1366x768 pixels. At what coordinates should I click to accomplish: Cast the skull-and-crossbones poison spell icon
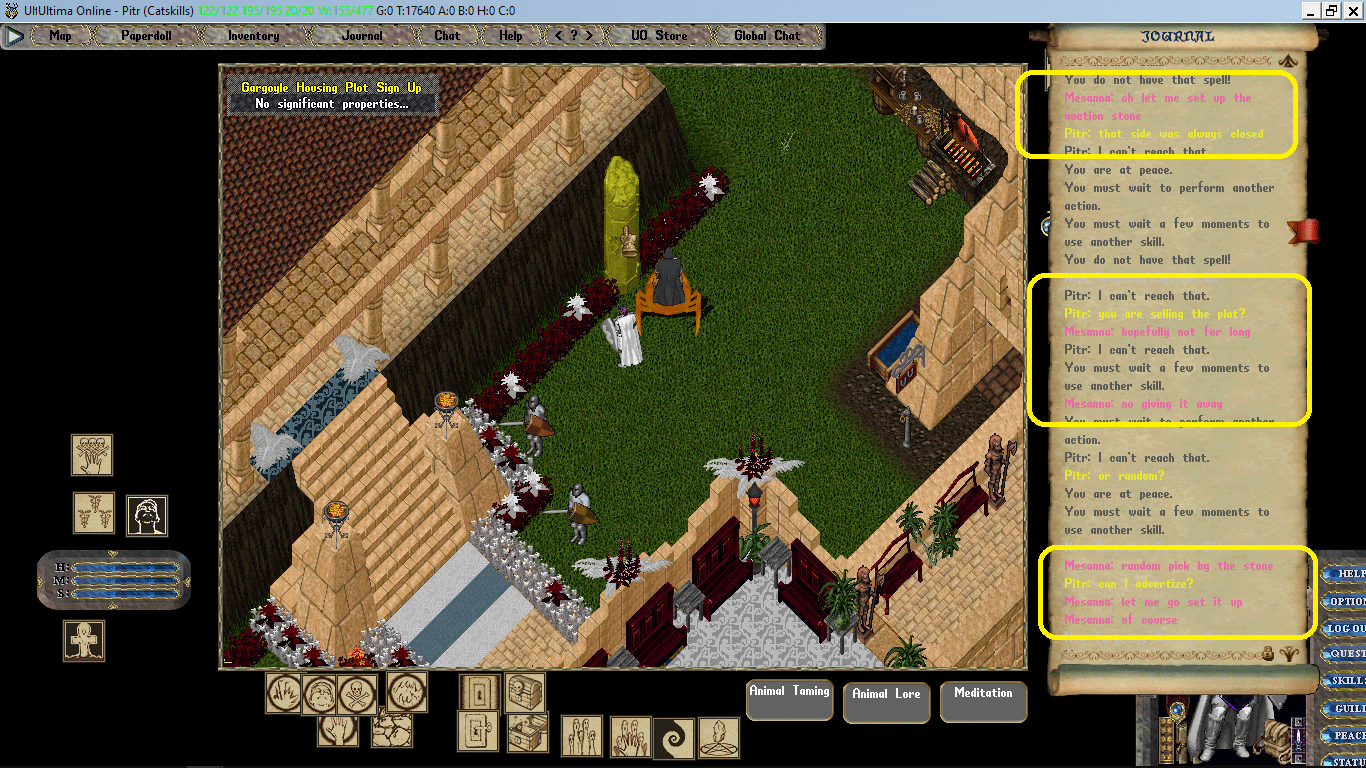357,692
